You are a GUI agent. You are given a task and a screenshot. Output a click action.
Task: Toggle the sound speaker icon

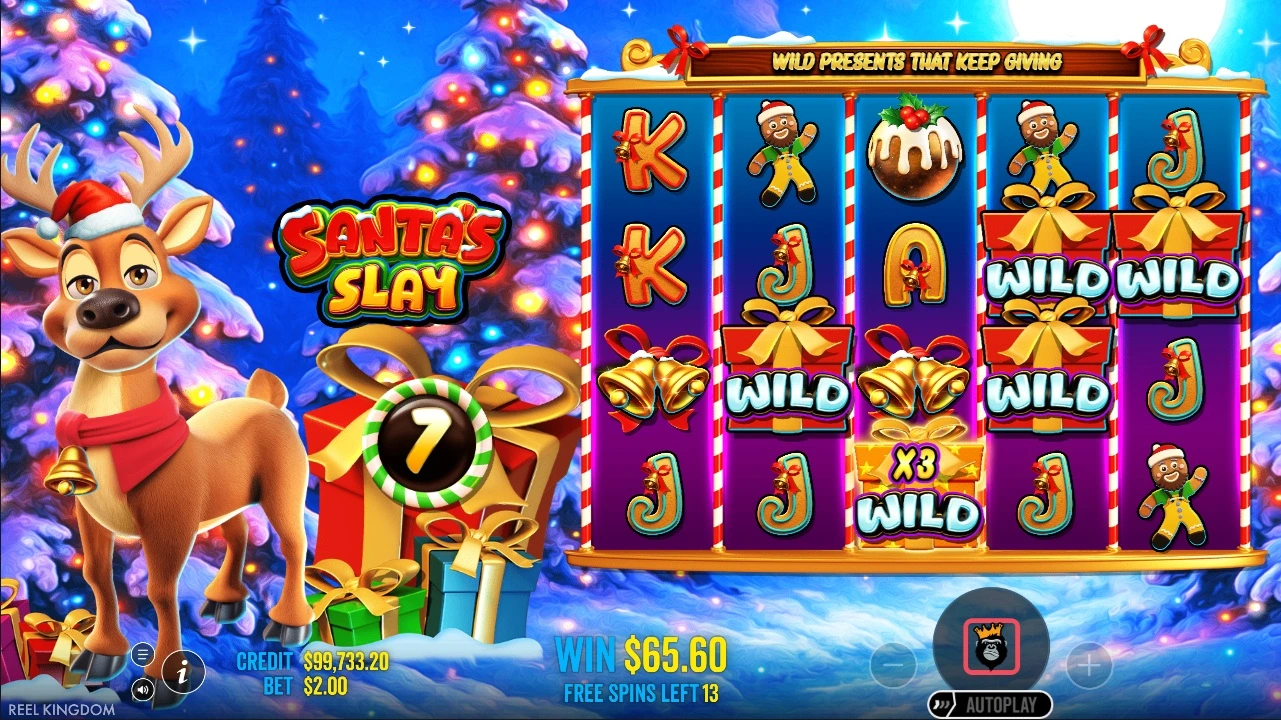pos(142,688)
